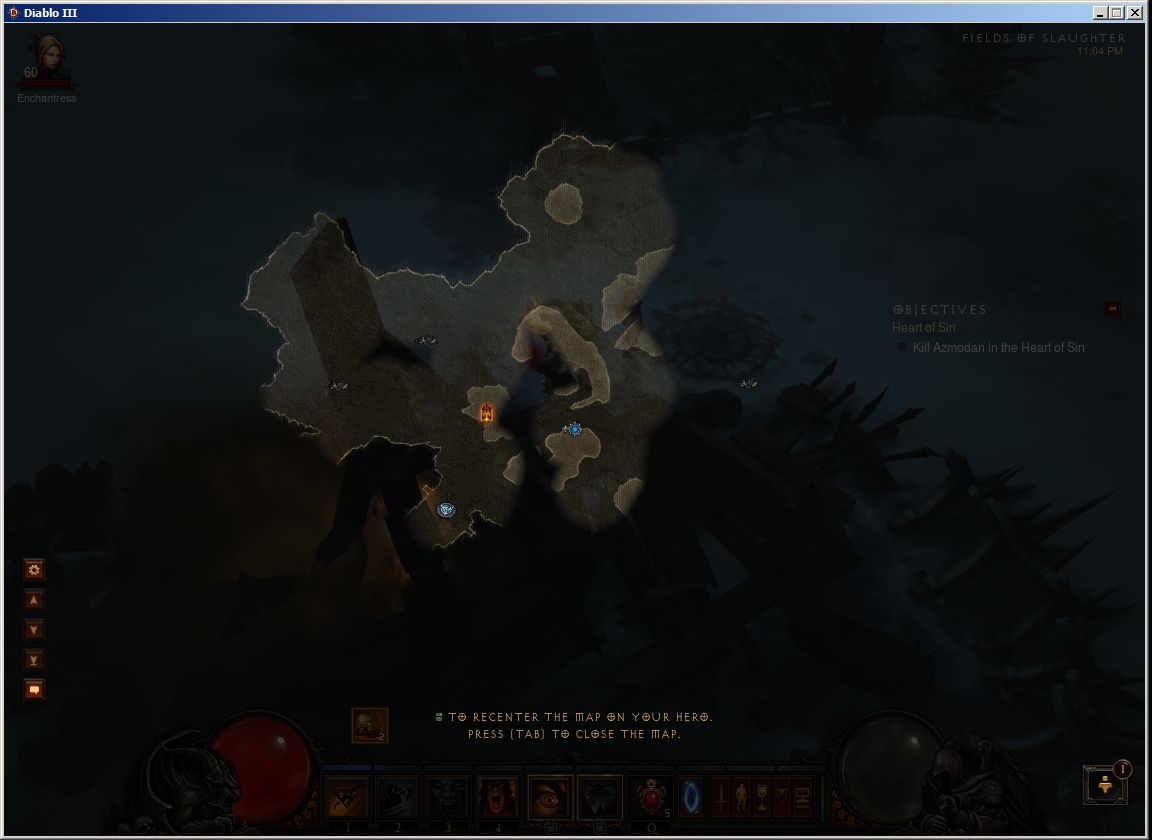Viewport: 1152px width, 840px height.
Task: Click the chat scroll-up arrow button
Action: click(34, 600)
